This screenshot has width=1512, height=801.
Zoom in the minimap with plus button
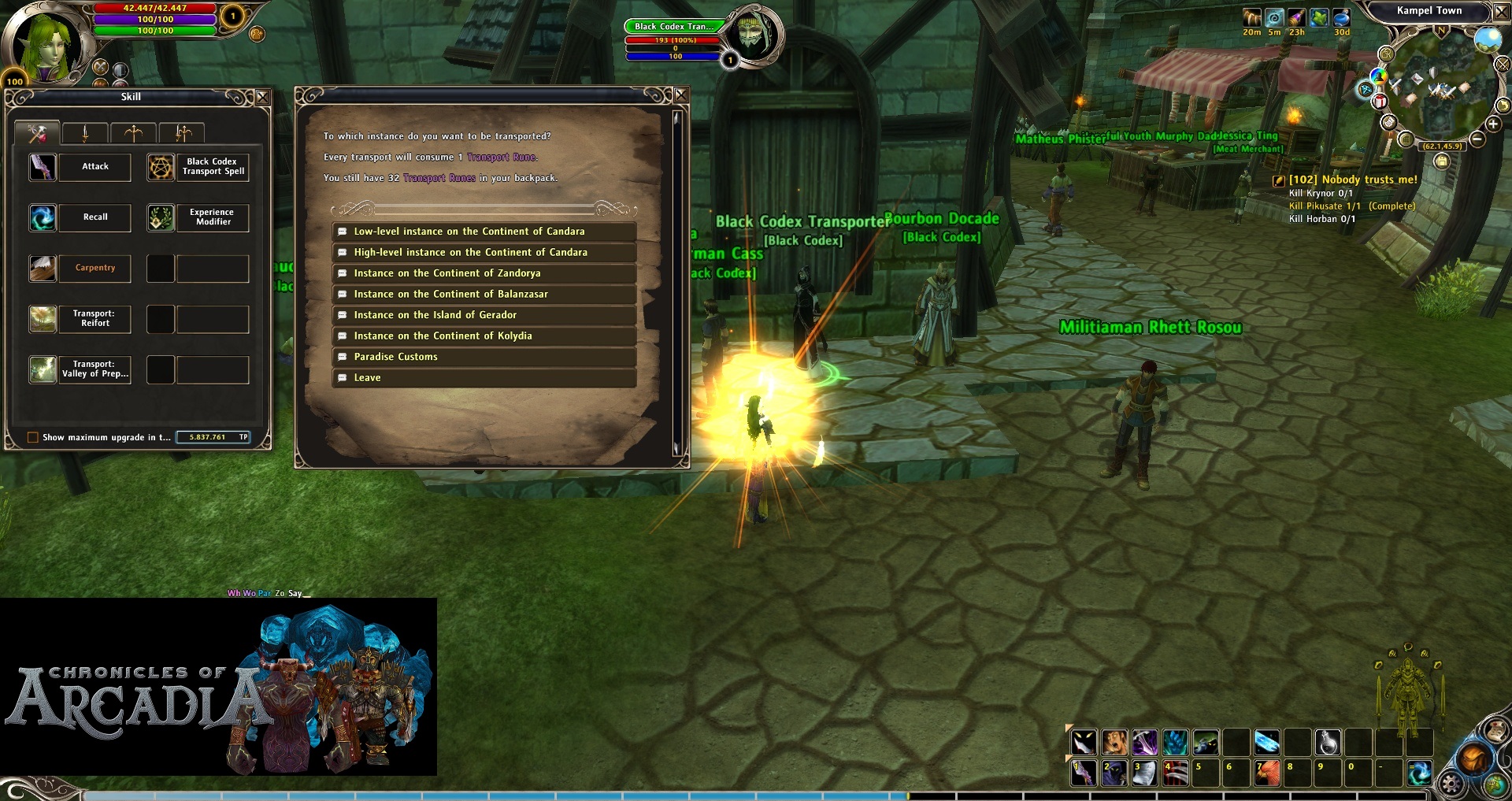click(x=1492, y=124)
